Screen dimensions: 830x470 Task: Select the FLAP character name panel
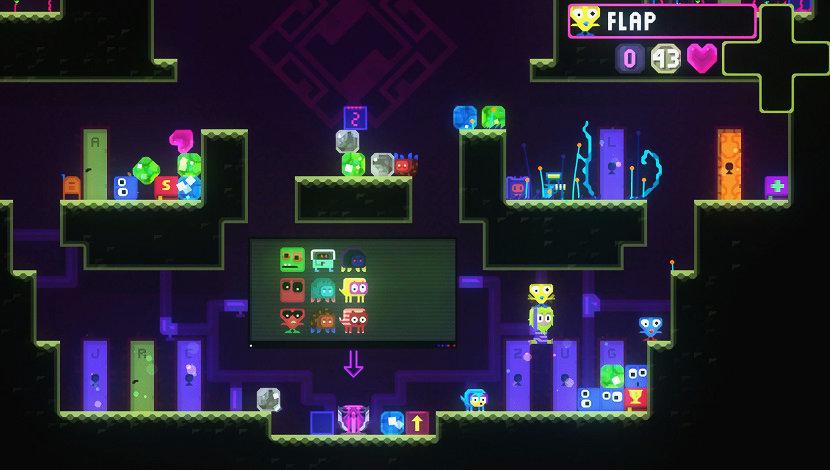point(662,21)
